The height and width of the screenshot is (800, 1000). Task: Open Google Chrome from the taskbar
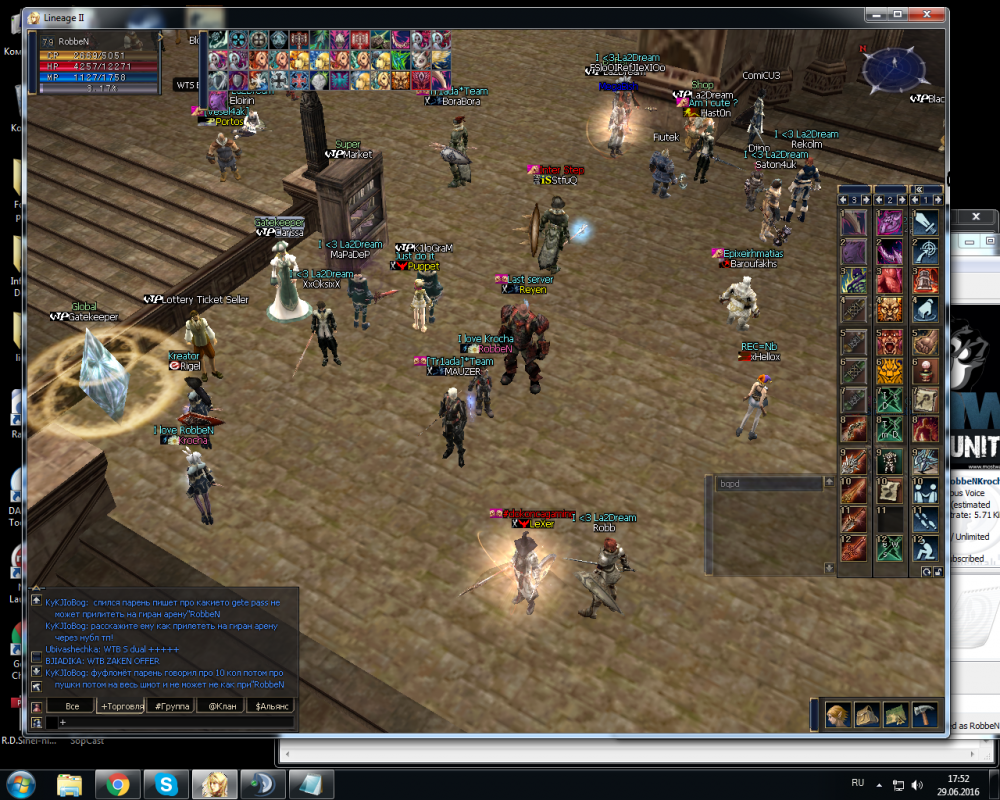coord(118,784)
